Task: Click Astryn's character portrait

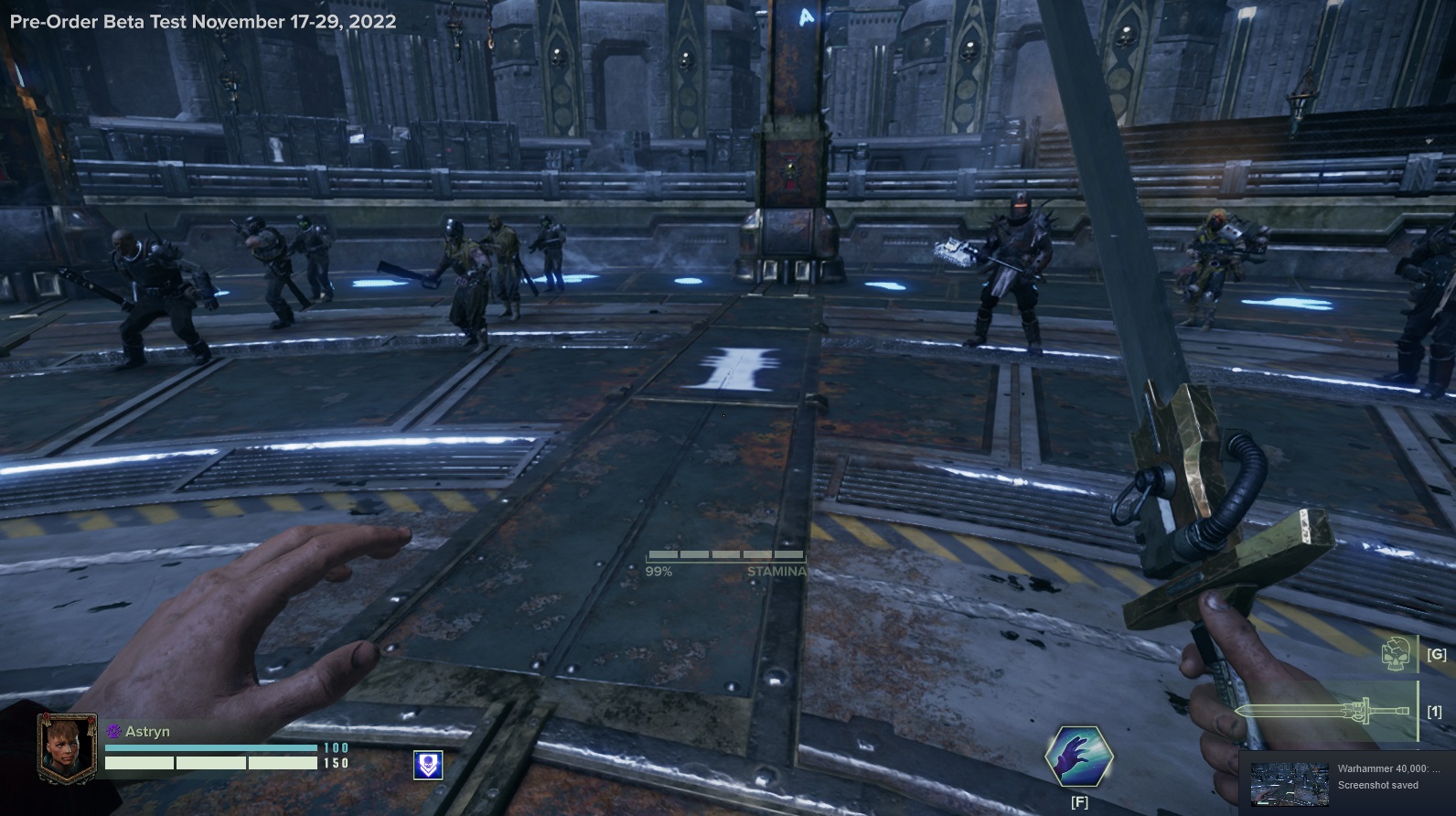Action: [66, 747]
